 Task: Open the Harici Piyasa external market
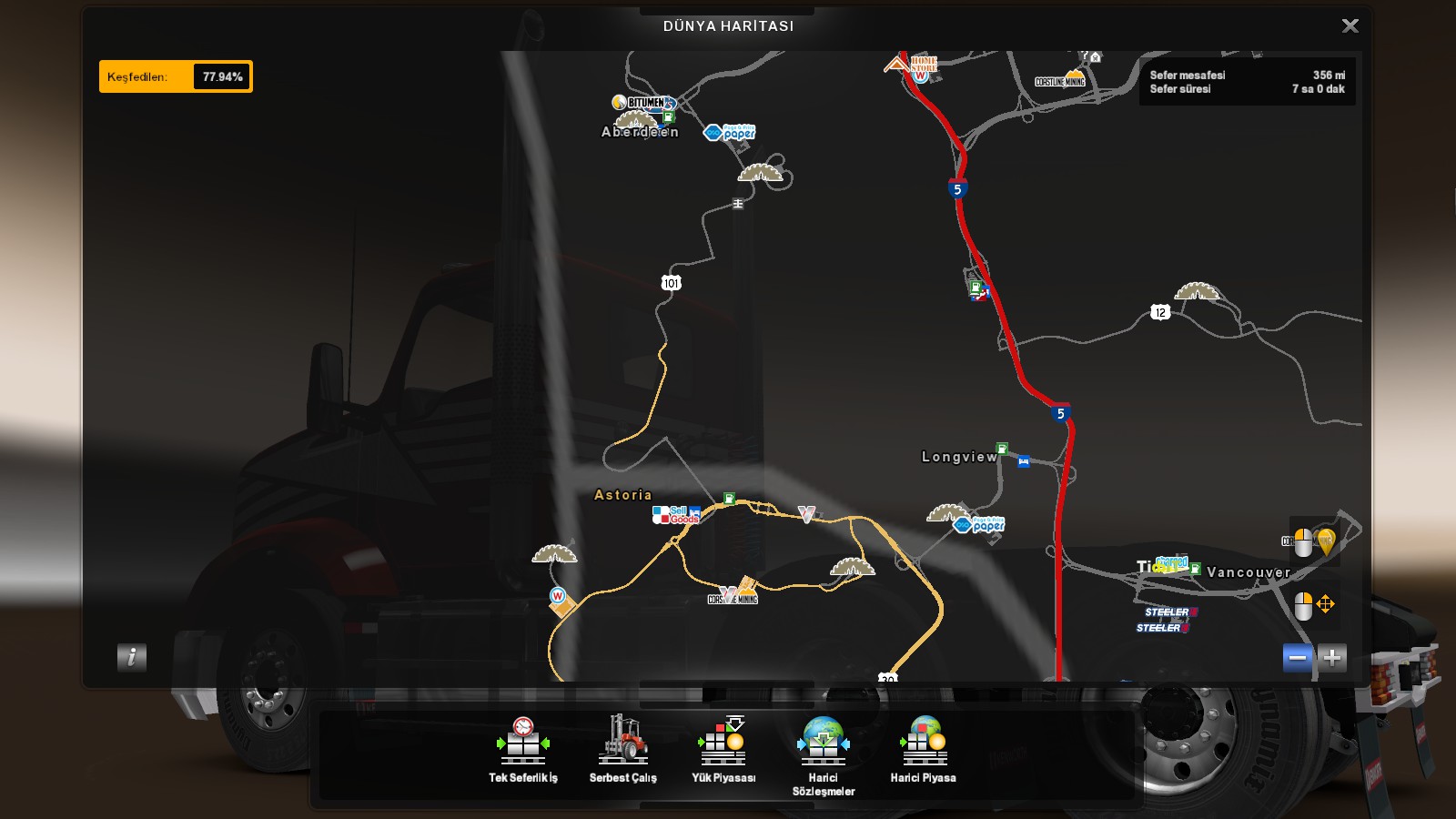coord(924,750)
